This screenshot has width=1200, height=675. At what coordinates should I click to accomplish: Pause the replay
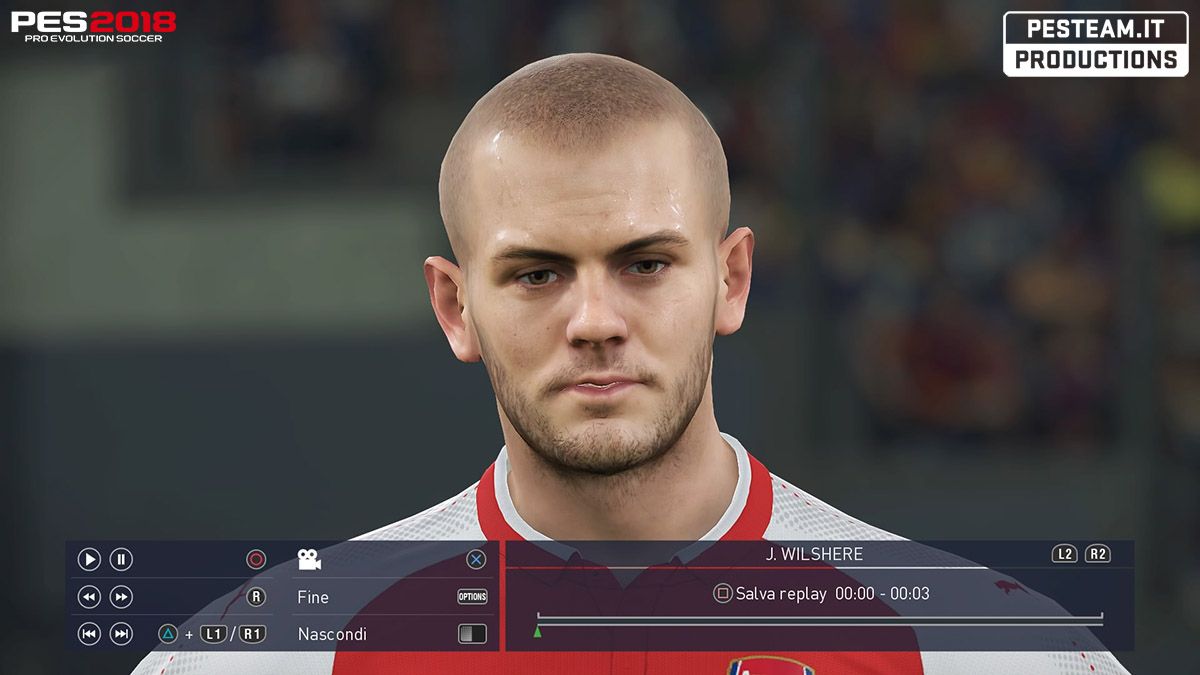tap(121, 560)
